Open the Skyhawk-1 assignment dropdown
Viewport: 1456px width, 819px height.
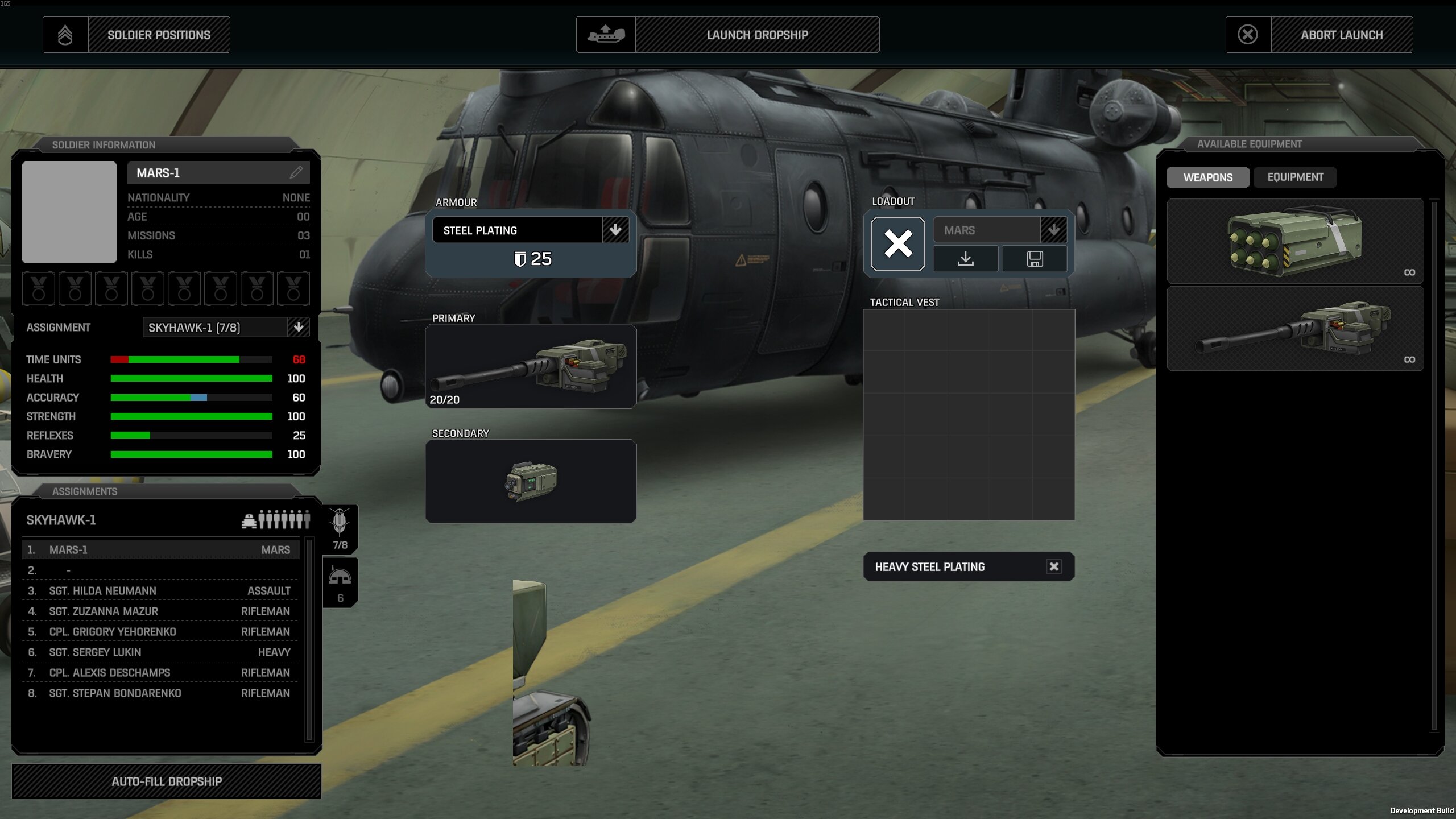pos(298,327)
